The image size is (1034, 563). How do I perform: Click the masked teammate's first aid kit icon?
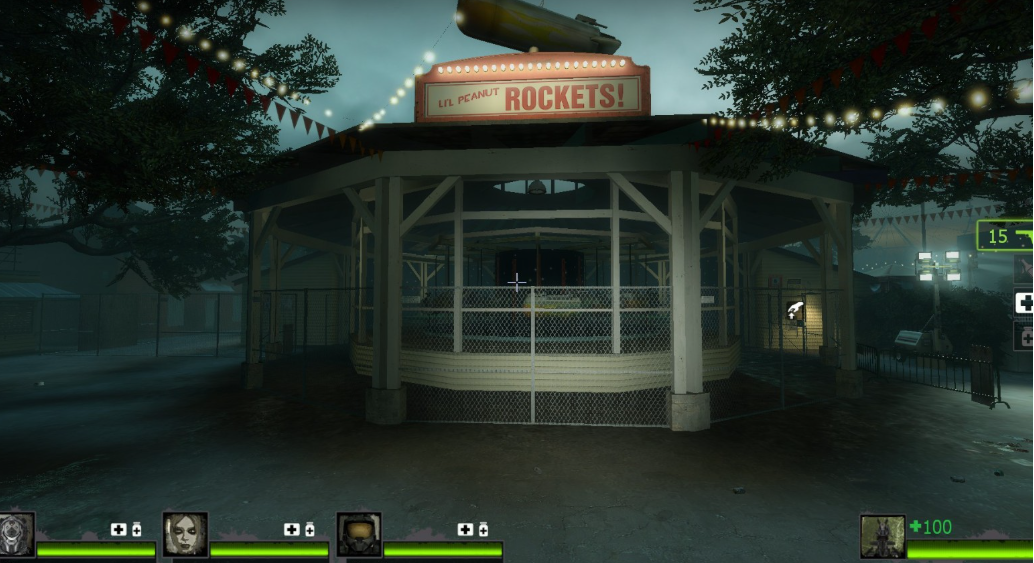pyautogui.click(x=118, y=529)
